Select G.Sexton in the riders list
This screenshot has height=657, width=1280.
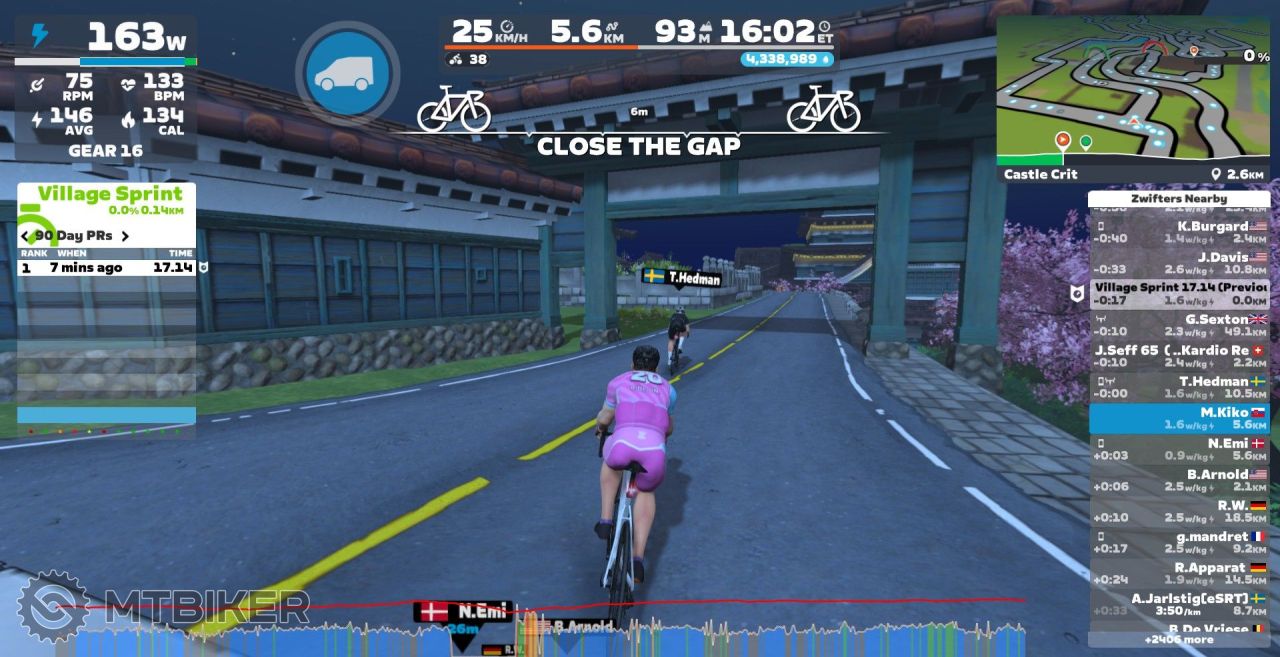(x=1179, y=325)
